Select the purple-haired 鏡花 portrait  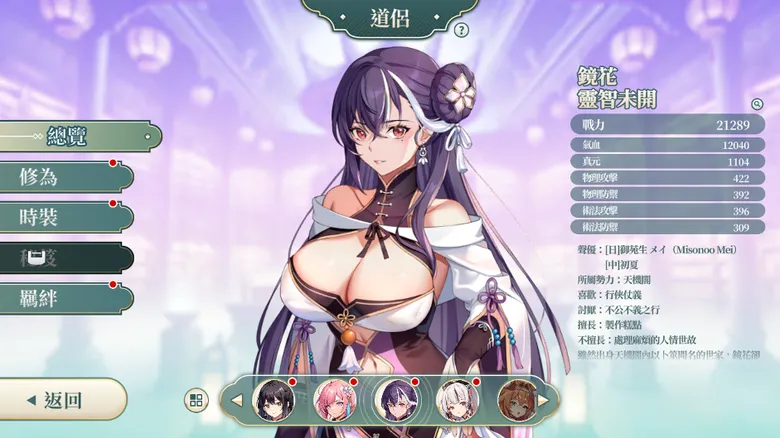click(x=396, y=400)
